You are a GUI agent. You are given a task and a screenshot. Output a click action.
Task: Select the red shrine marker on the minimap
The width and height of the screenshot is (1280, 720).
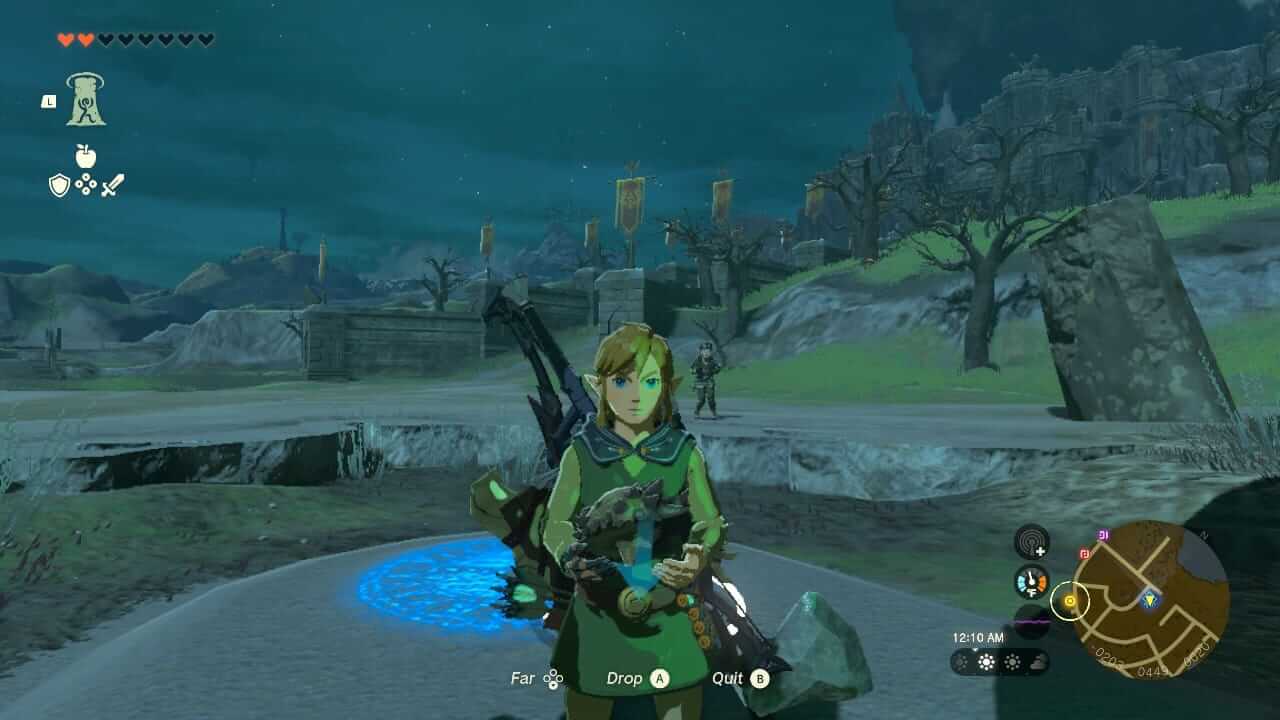click(1084, 554)
